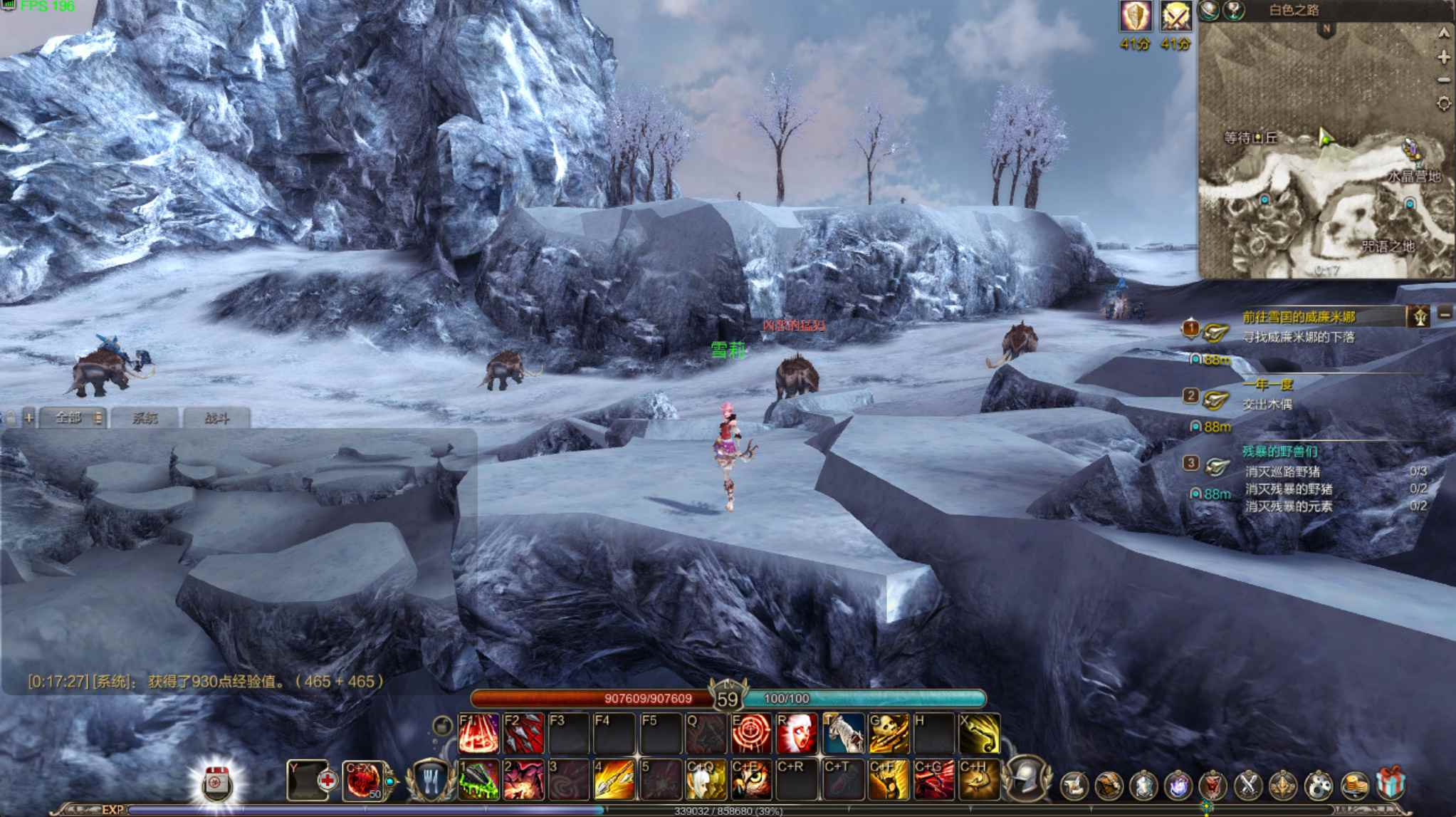Use the owl skill on C+E
The width and height of the screenshot is (1456, 817).
point(751,780)
